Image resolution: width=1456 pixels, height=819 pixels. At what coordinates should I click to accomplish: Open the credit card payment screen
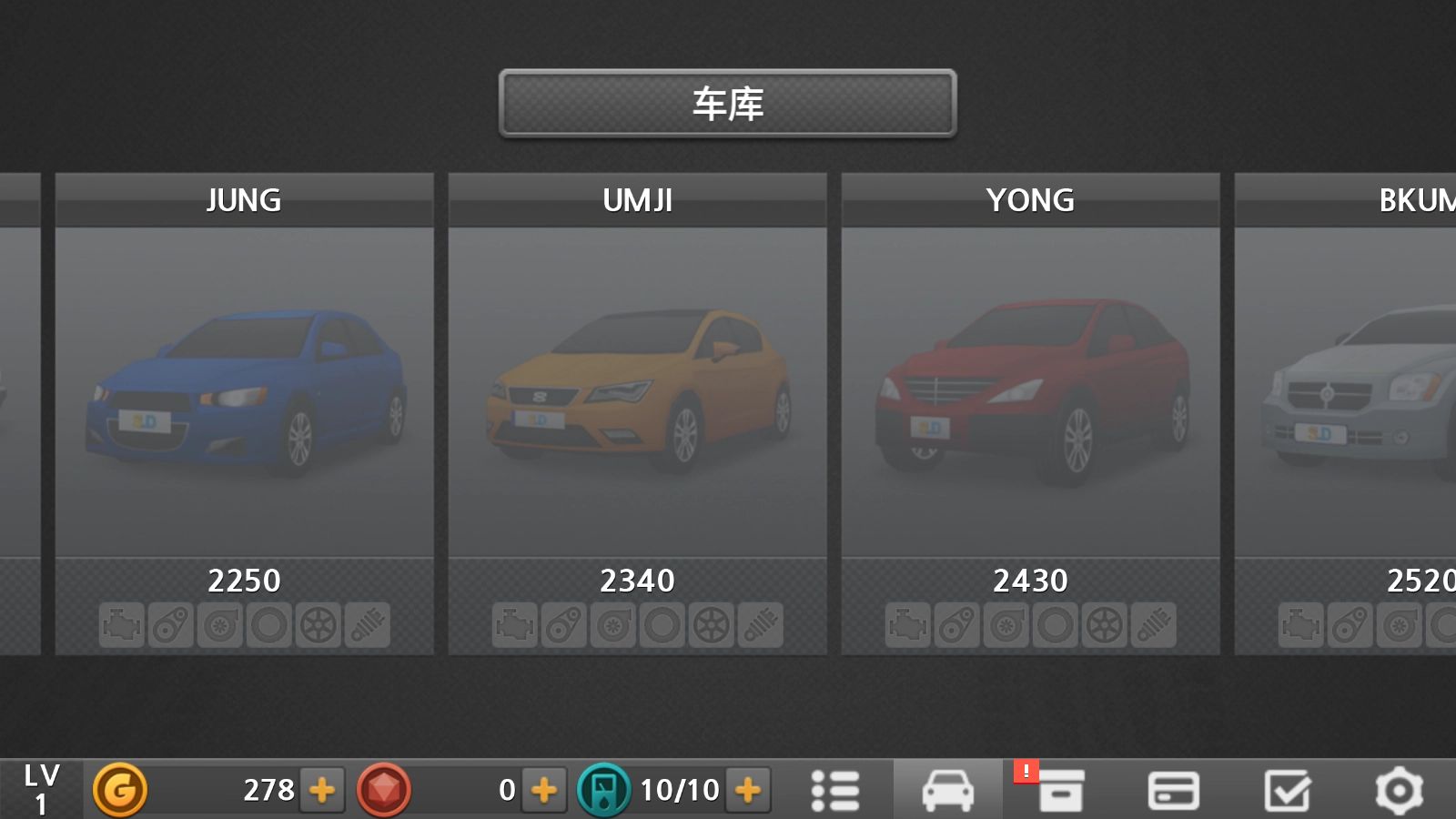click(x=1174, y=789)
